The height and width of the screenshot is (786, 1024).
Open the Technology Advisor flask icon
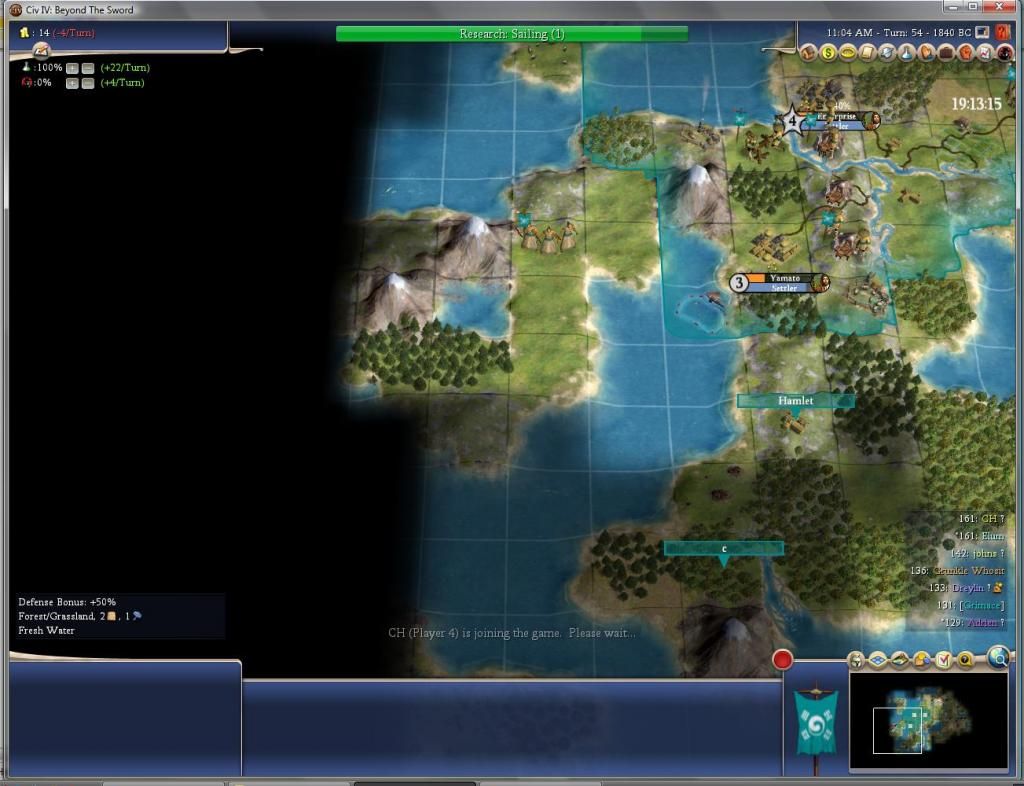click(x=907, y=52)
